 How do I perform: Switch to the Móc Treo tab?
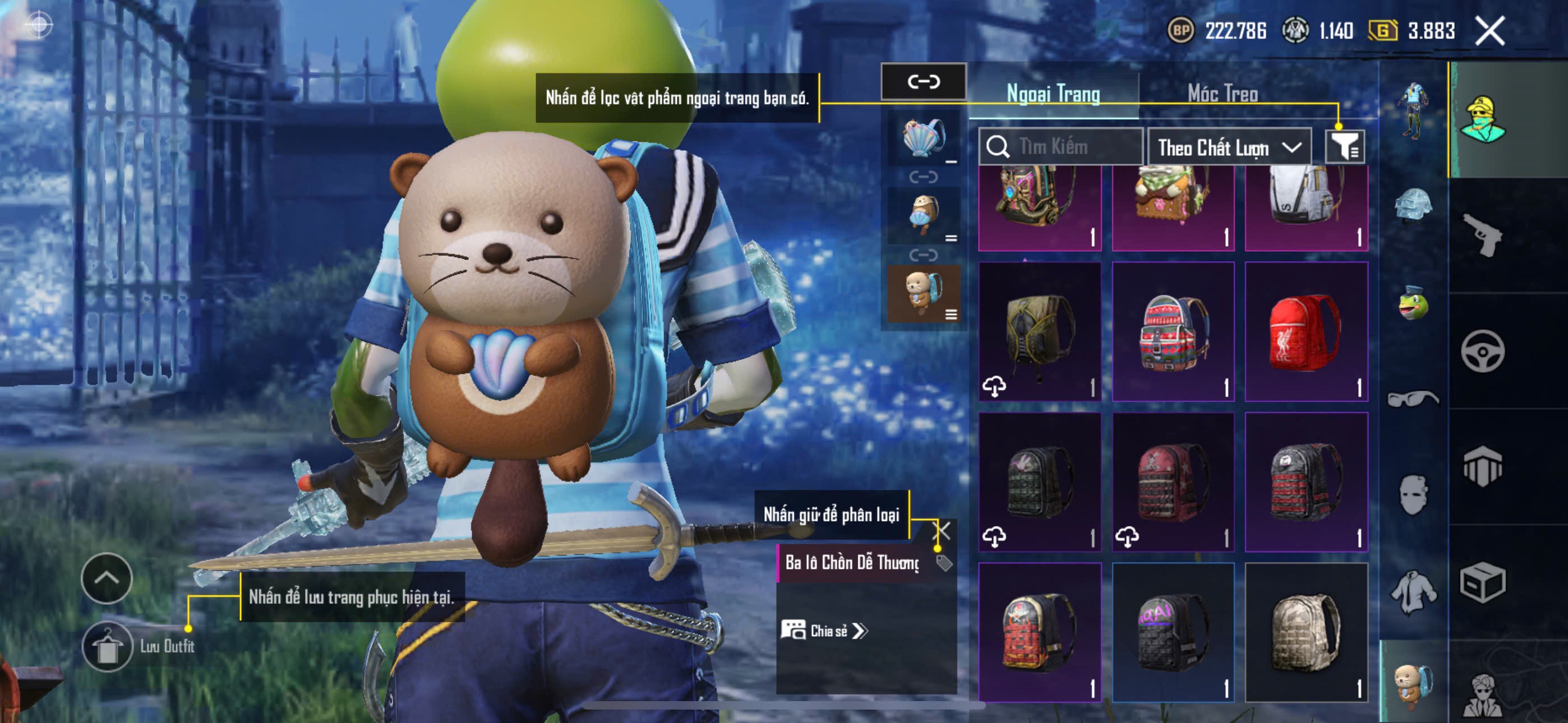click(x=1222, y=94)
